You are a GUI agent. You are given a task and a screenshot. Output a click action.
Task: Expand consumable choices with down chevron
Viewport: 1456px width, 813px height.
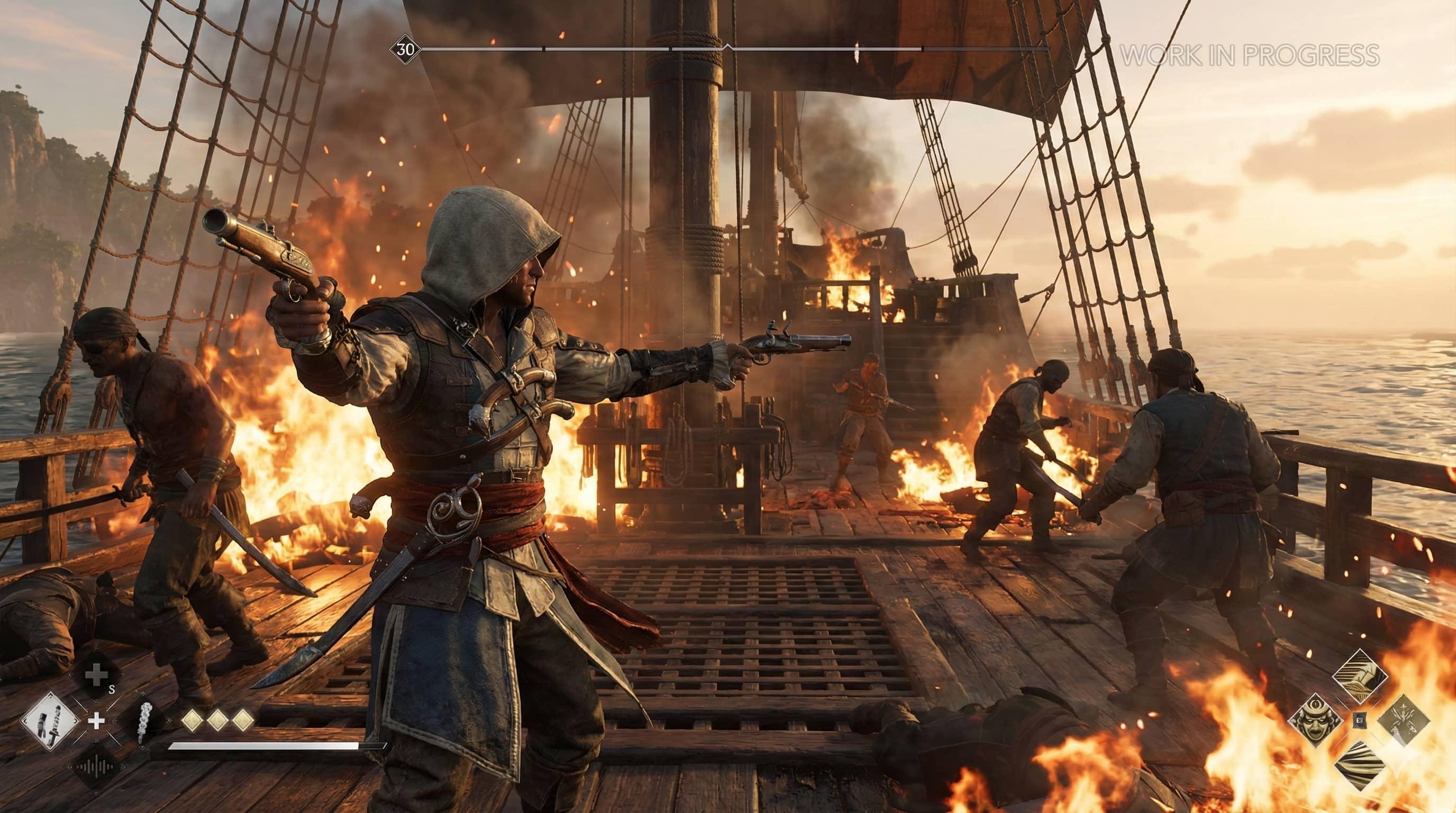142,748
